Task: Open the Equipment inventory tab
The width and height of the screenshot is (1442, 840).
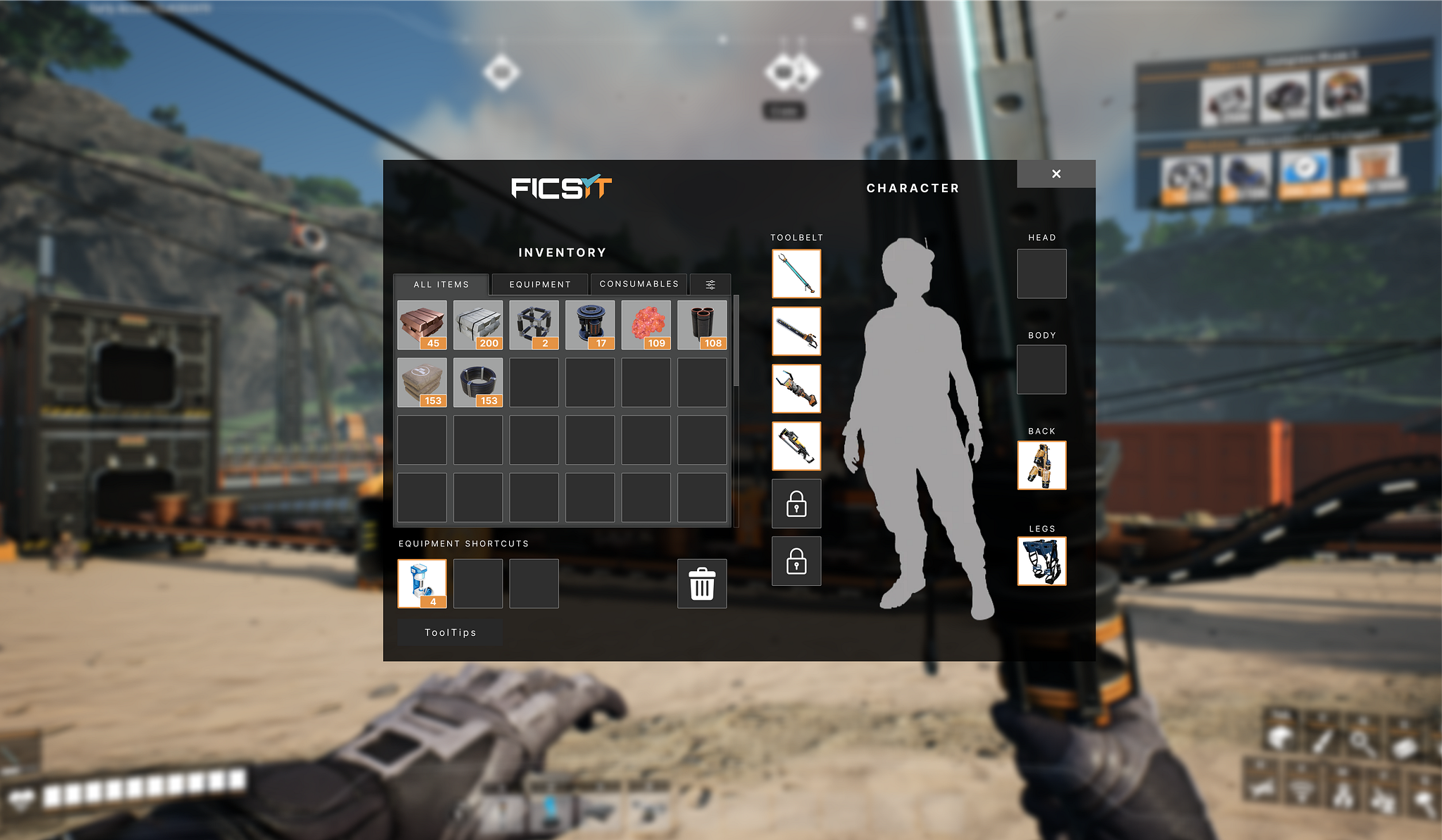Action: pyautogui.click(x=540, y=284)
